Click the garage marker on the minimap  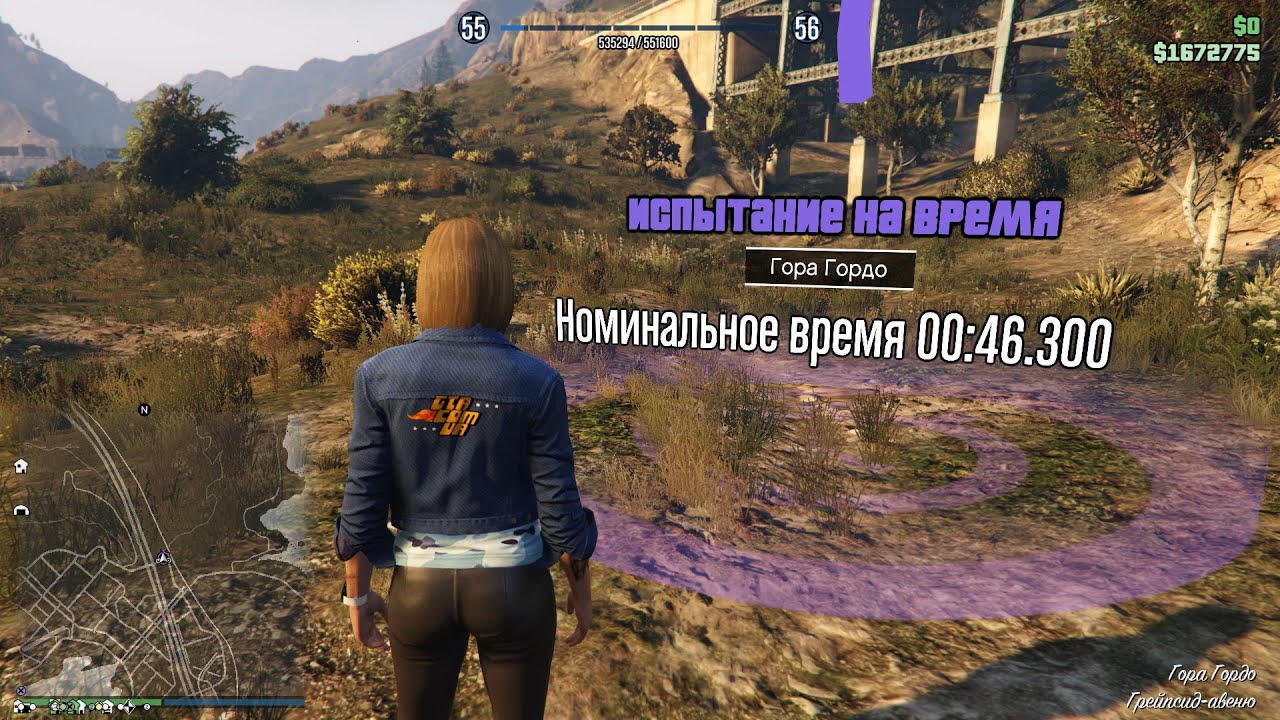21,510
